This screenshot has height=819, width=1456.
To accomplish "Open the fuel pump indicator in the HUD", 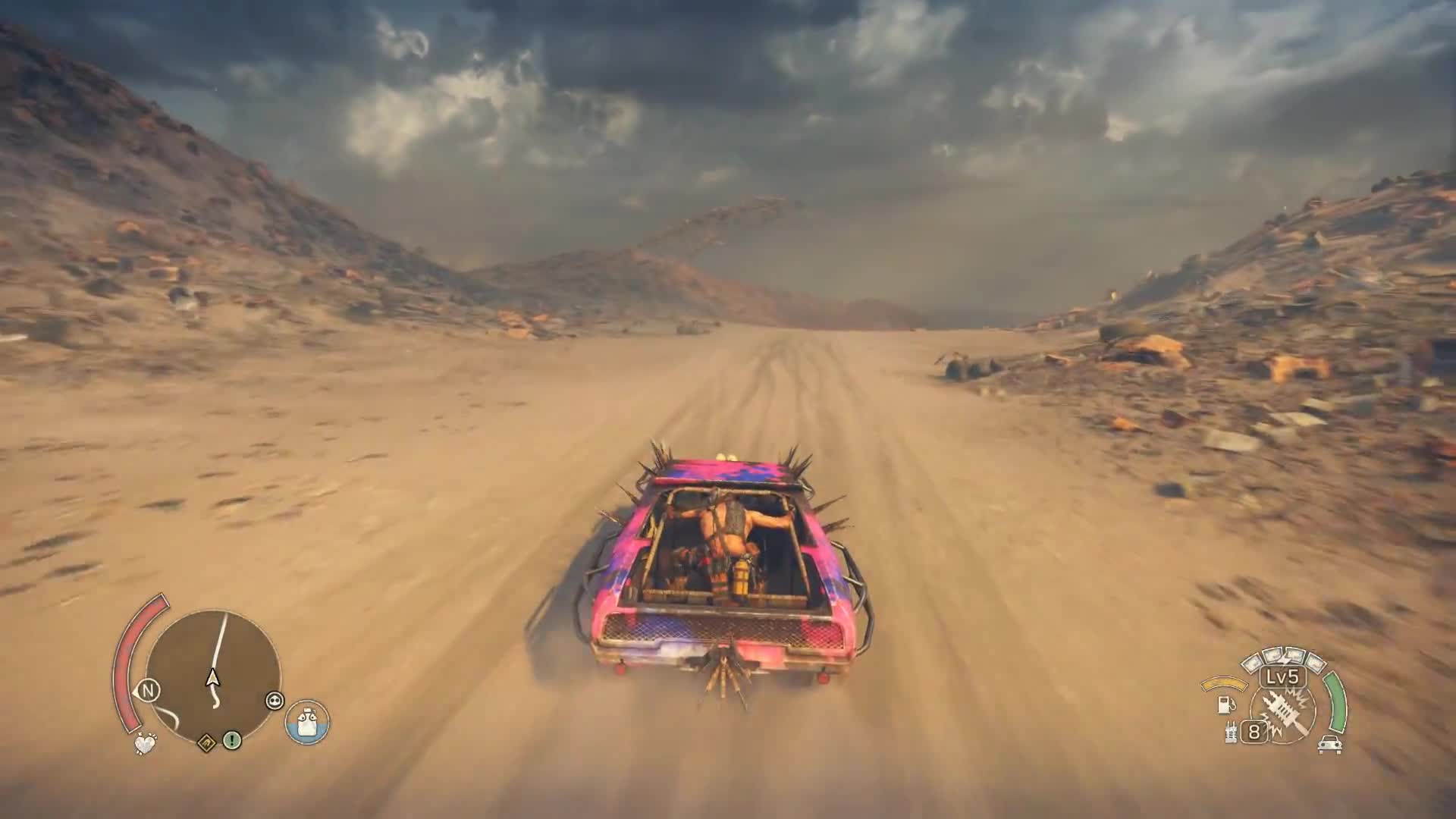I will tap(1225, 705).
